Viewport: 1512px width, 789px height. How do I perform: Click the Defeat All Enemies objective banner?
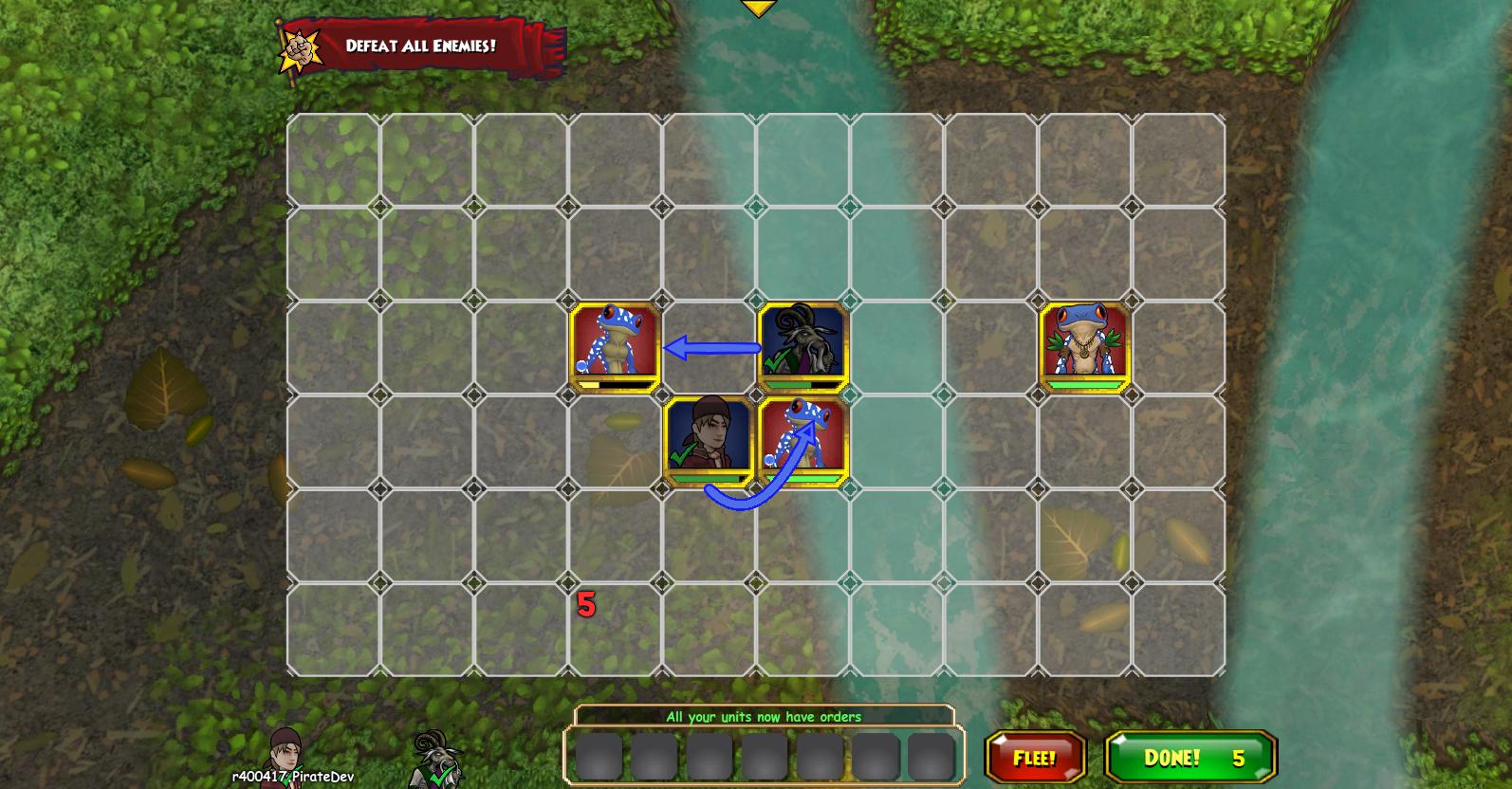point(420,46)
